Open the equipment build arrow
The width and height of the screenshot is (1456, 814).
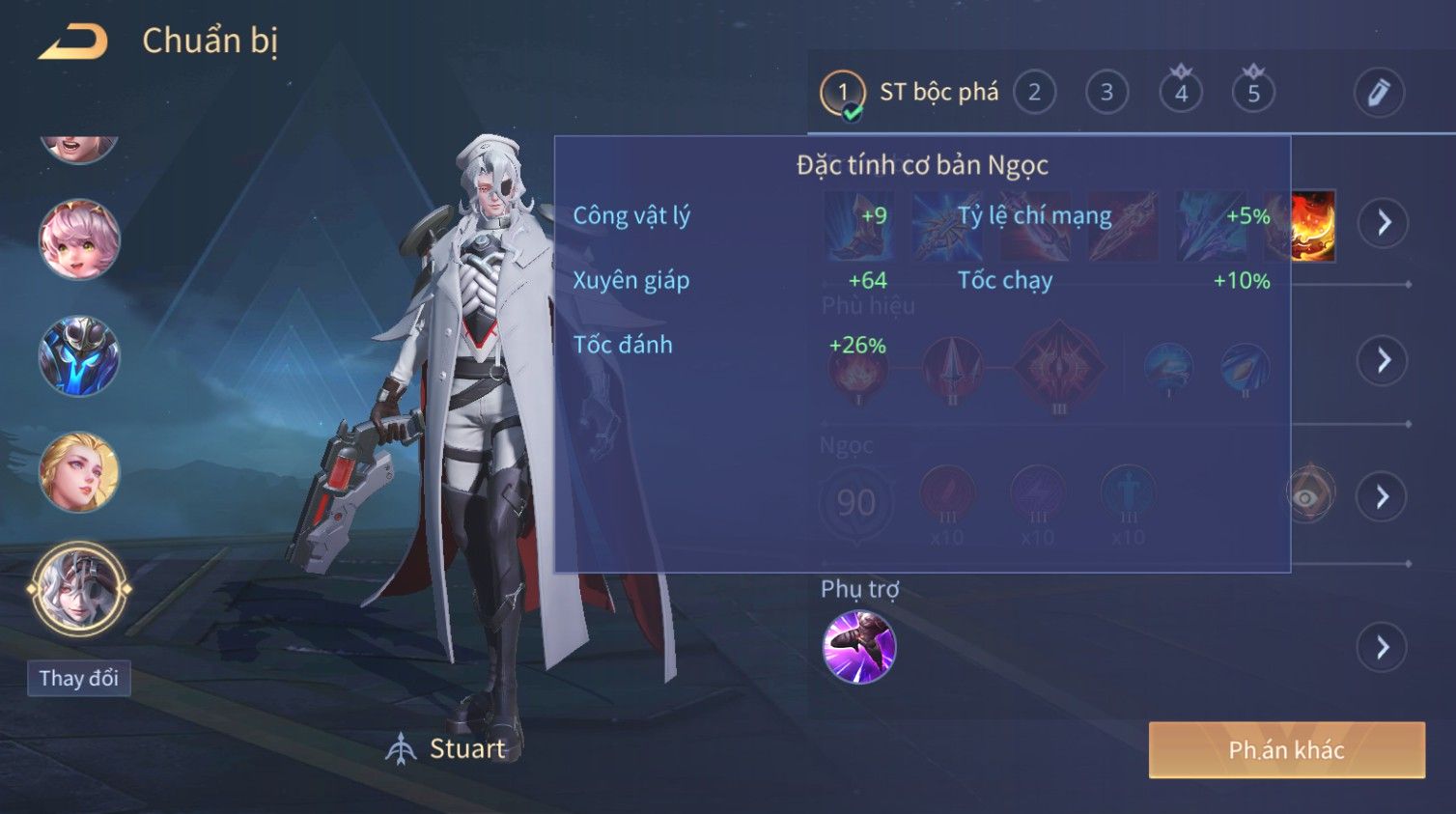click(1384, 223)
